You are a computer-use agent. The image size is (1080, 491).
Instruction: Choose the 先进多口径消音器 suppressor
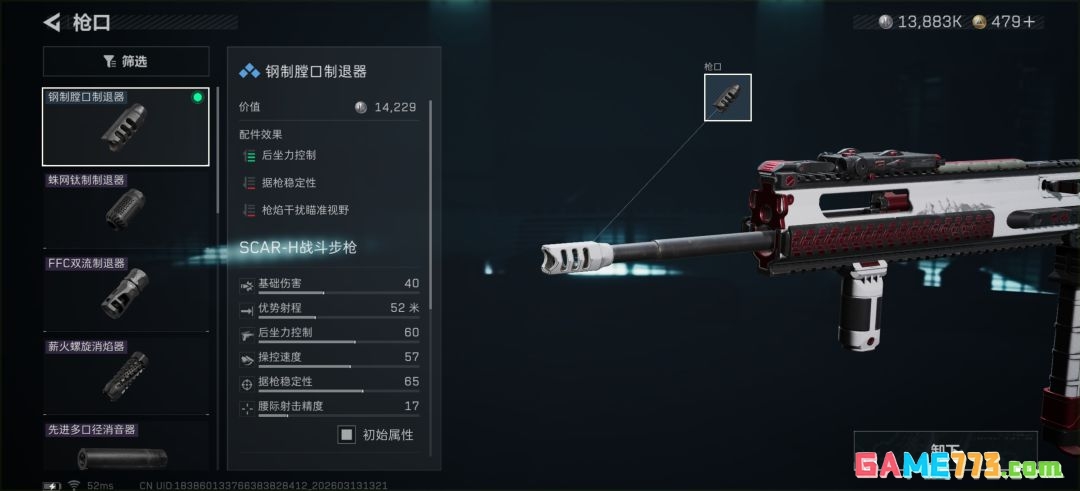coord(126,450)
